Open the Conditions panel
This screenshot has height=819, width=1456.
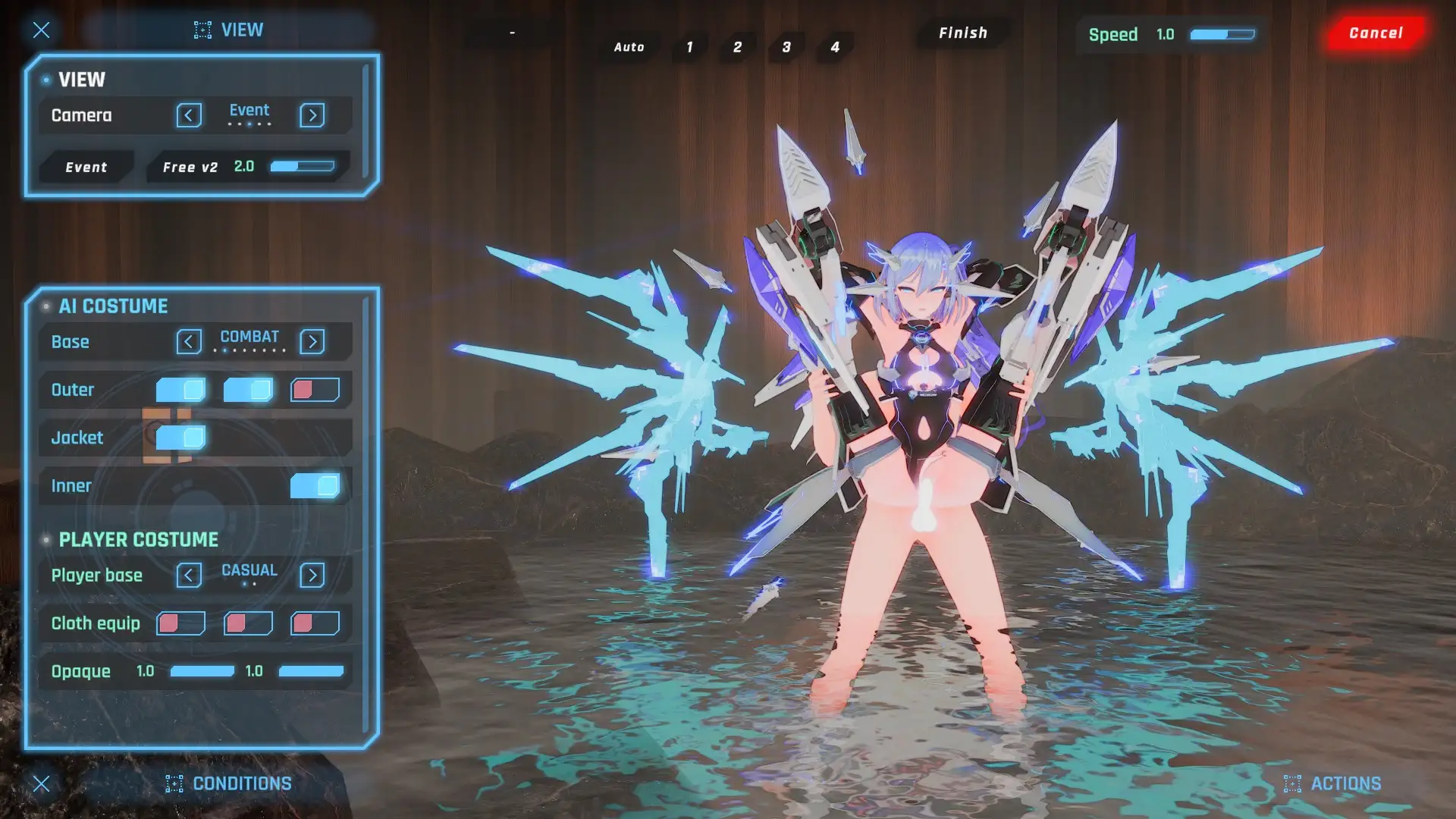pyautogui.click(x=229, y=783)
